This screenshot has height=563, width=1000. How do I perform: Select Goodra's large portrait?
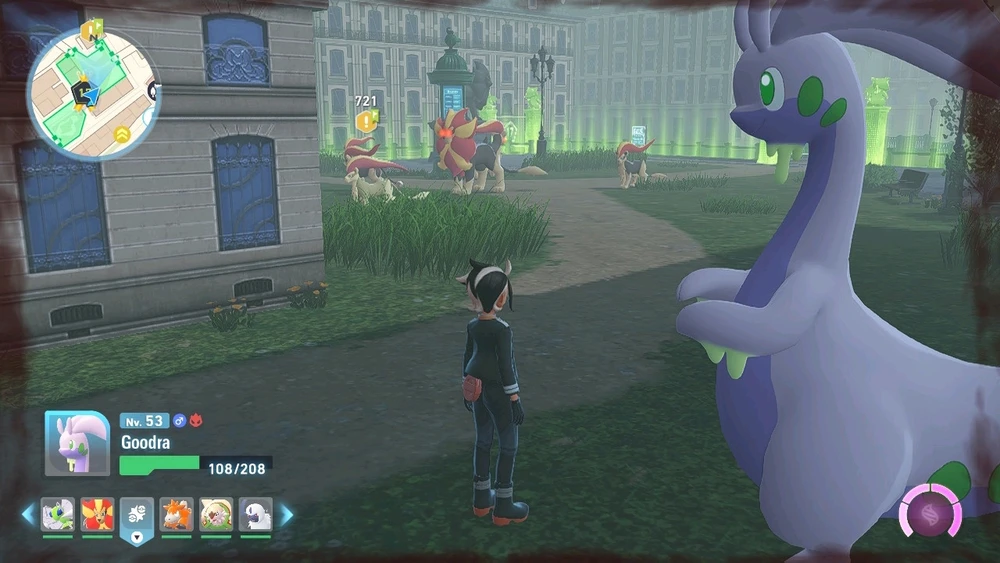[77, 443]
